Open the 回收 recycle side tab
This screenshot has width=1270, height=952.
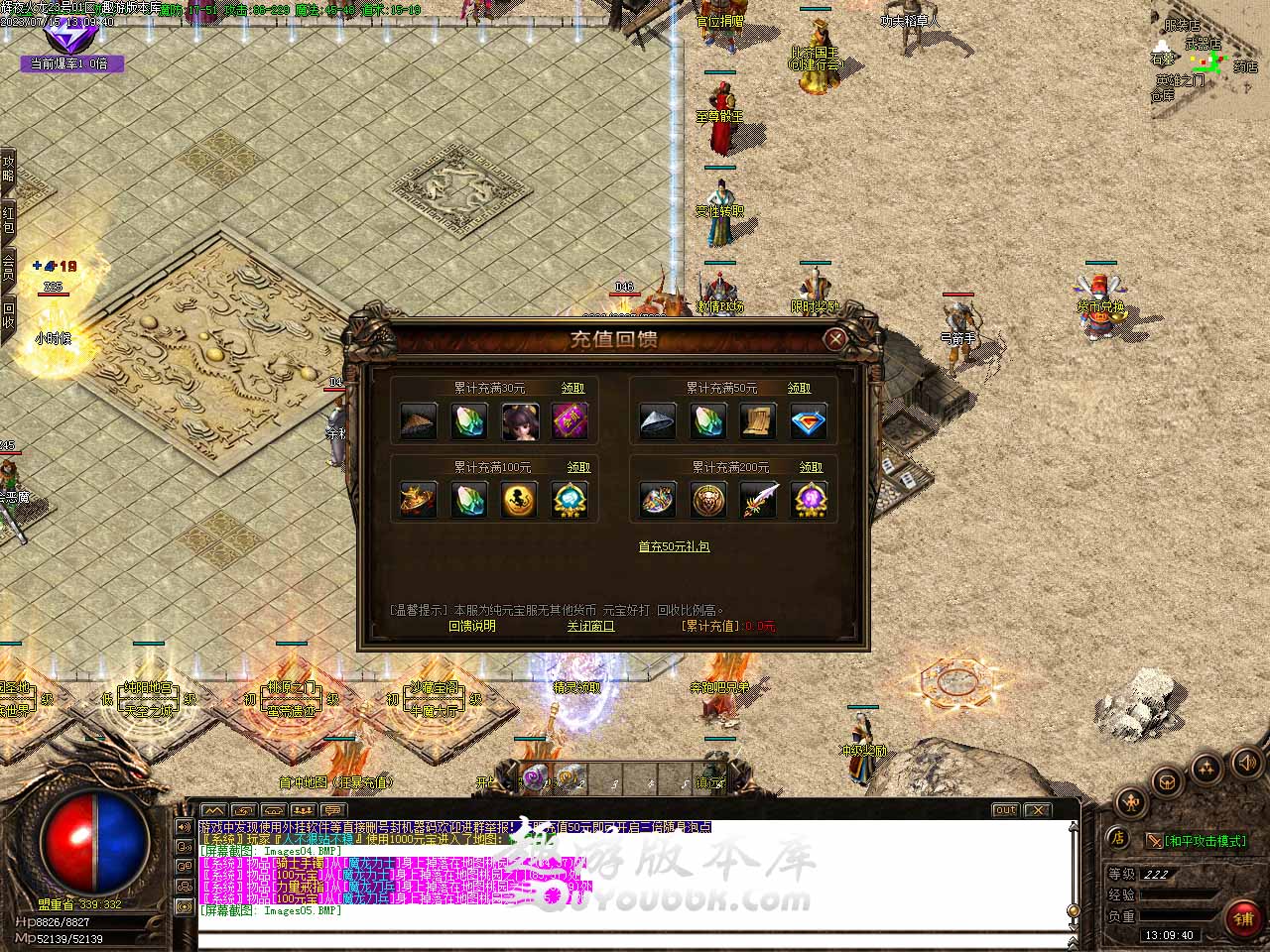(8, 316)
